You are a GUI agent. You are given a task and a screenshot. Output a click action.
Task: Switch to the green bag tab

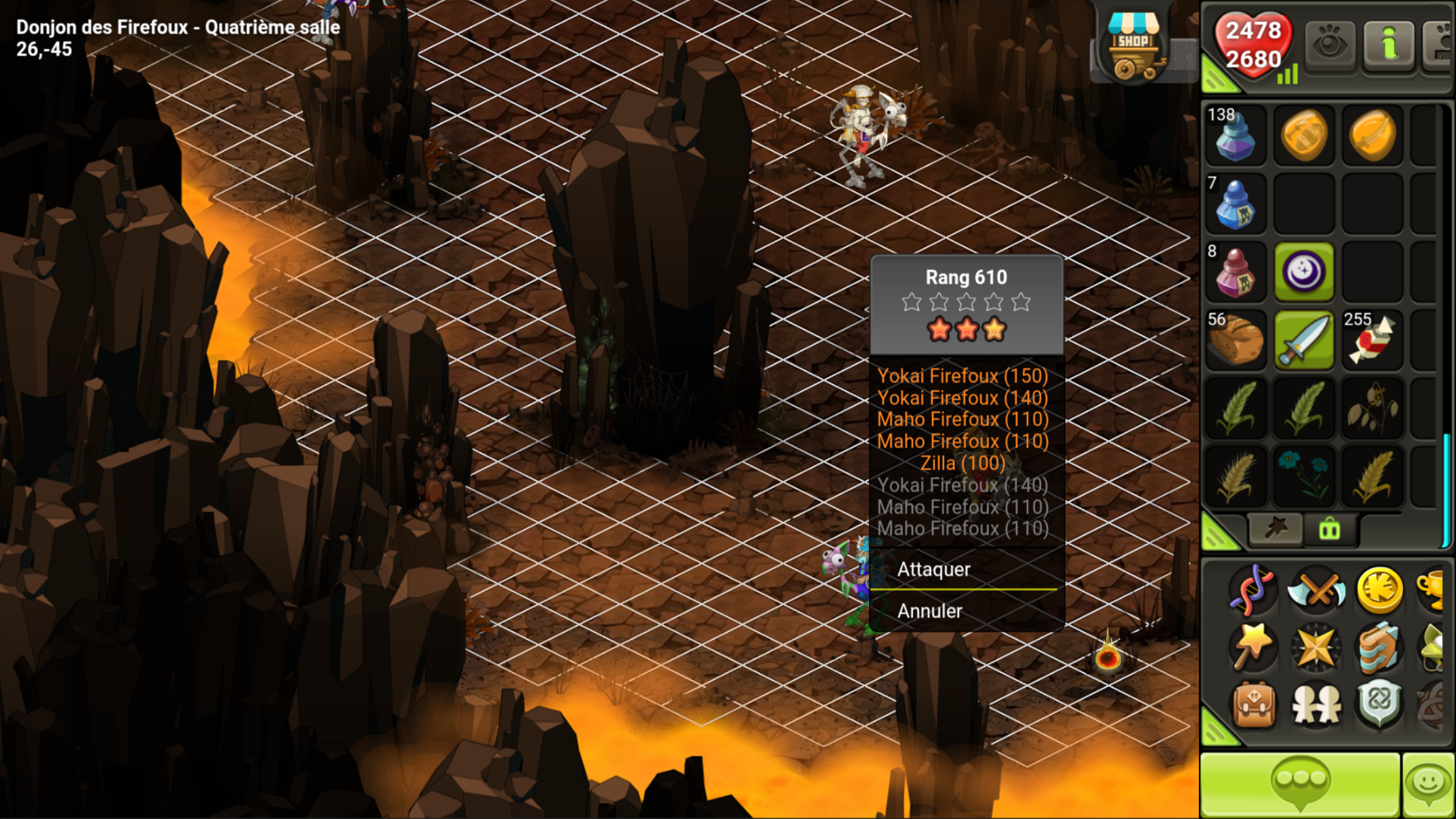coord(1329,530)
